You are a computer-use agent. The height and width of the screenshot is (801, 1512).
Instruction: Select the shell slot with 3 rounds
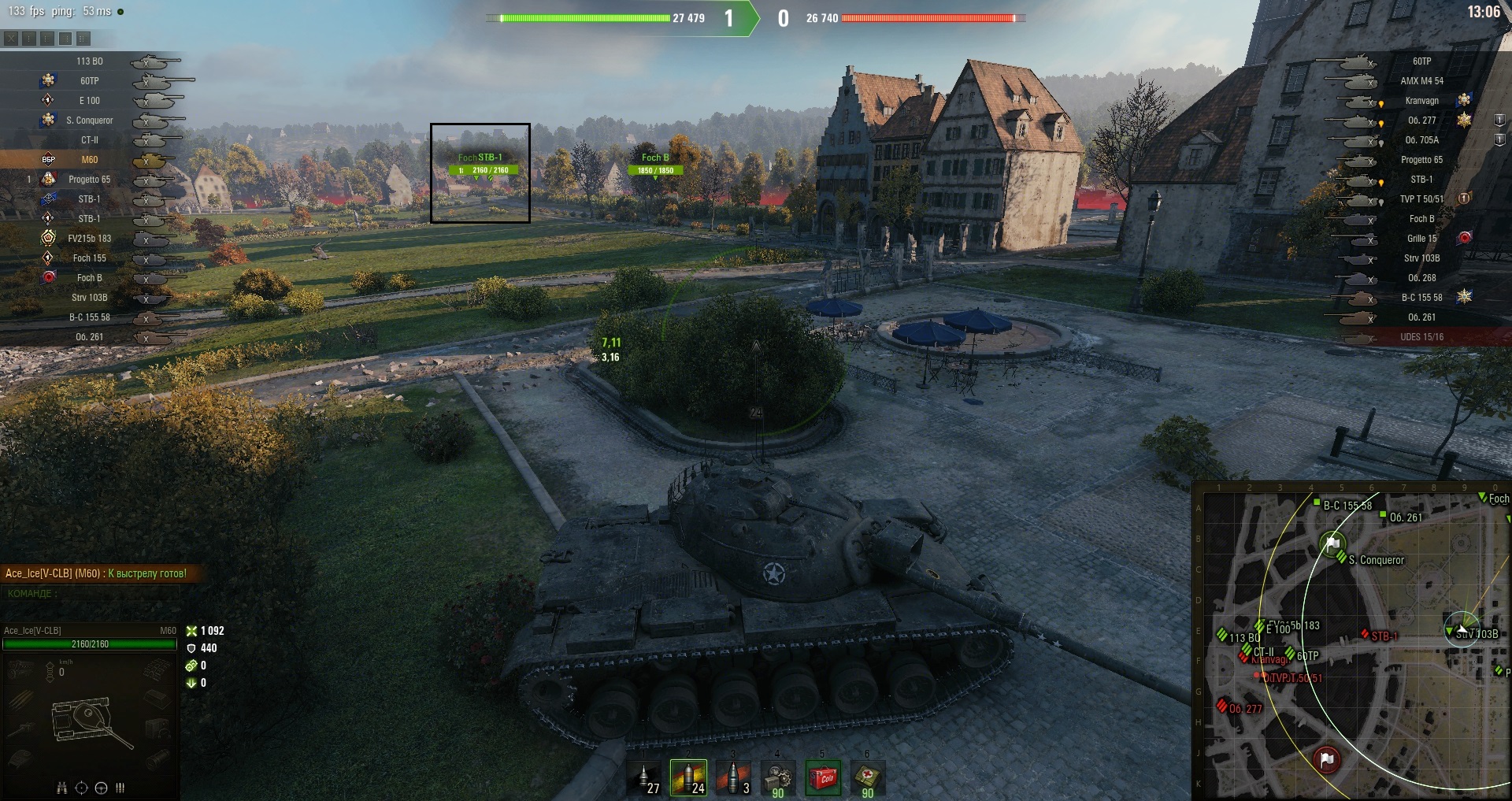733,778
